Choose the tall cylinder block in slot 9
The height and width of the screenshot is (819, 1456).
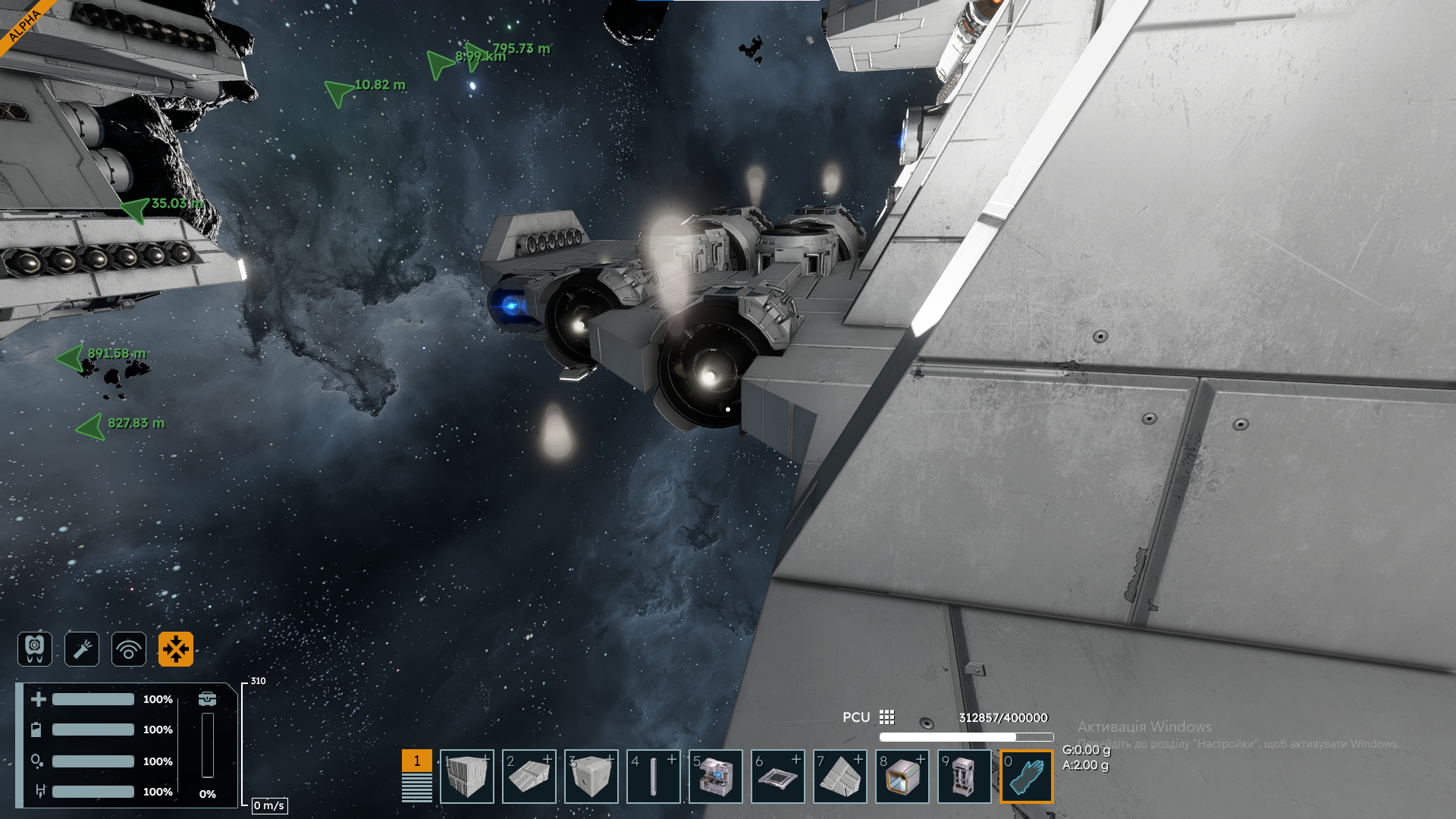click(965, 777)
